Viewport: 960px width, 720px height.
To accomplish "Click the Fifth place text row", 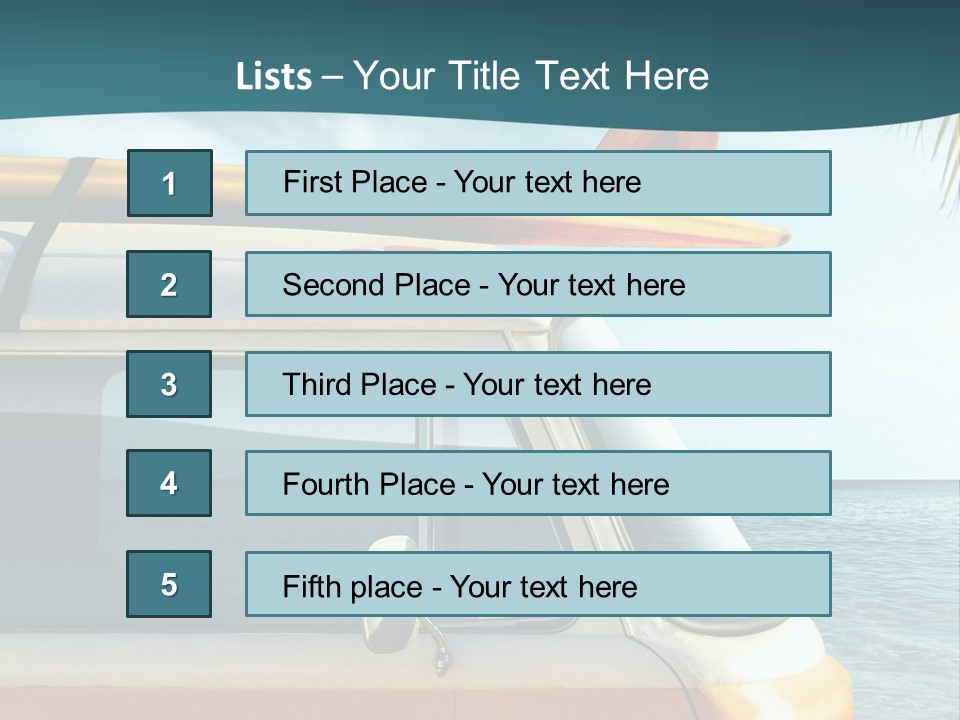I will click(x=538, y=584).
